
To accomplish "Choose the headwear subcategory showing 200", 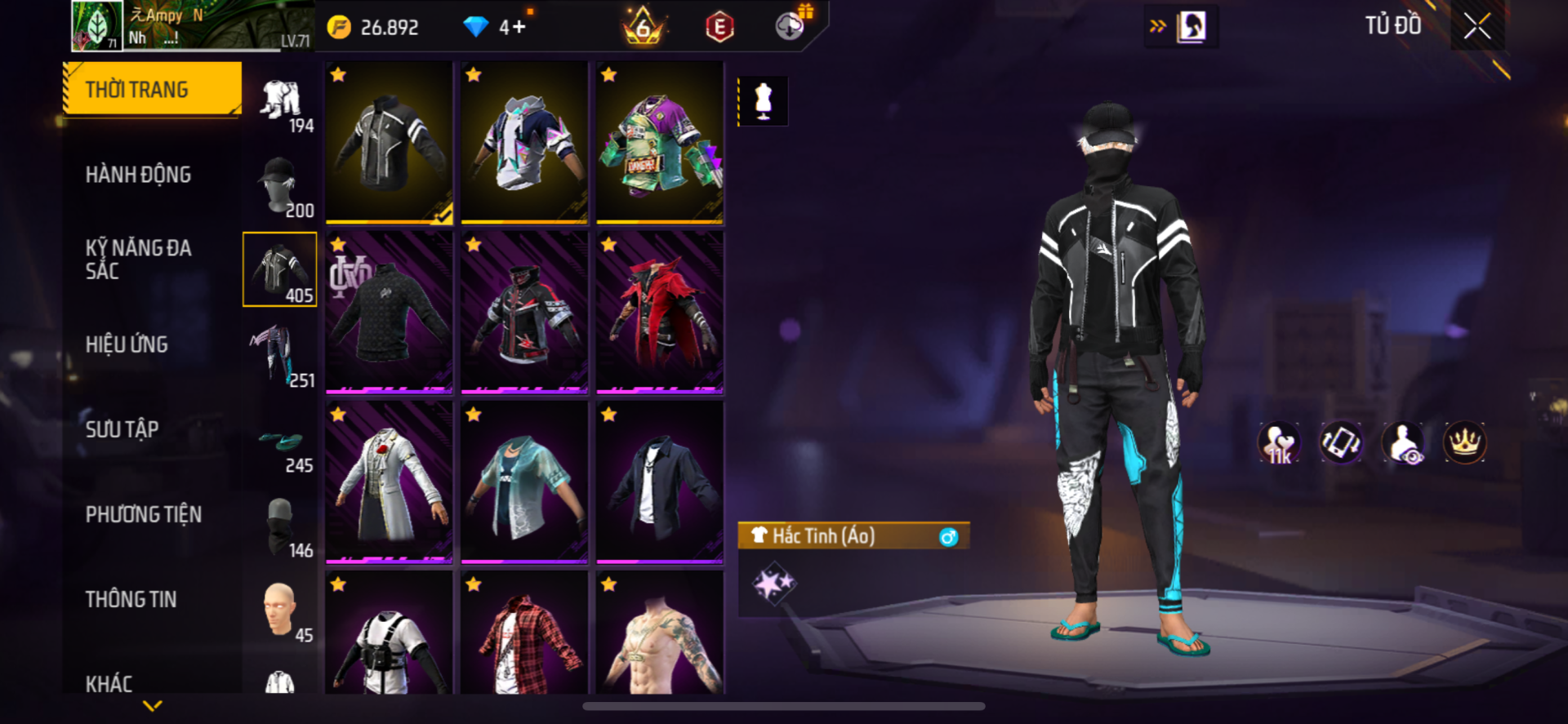I will coord(280,188).
